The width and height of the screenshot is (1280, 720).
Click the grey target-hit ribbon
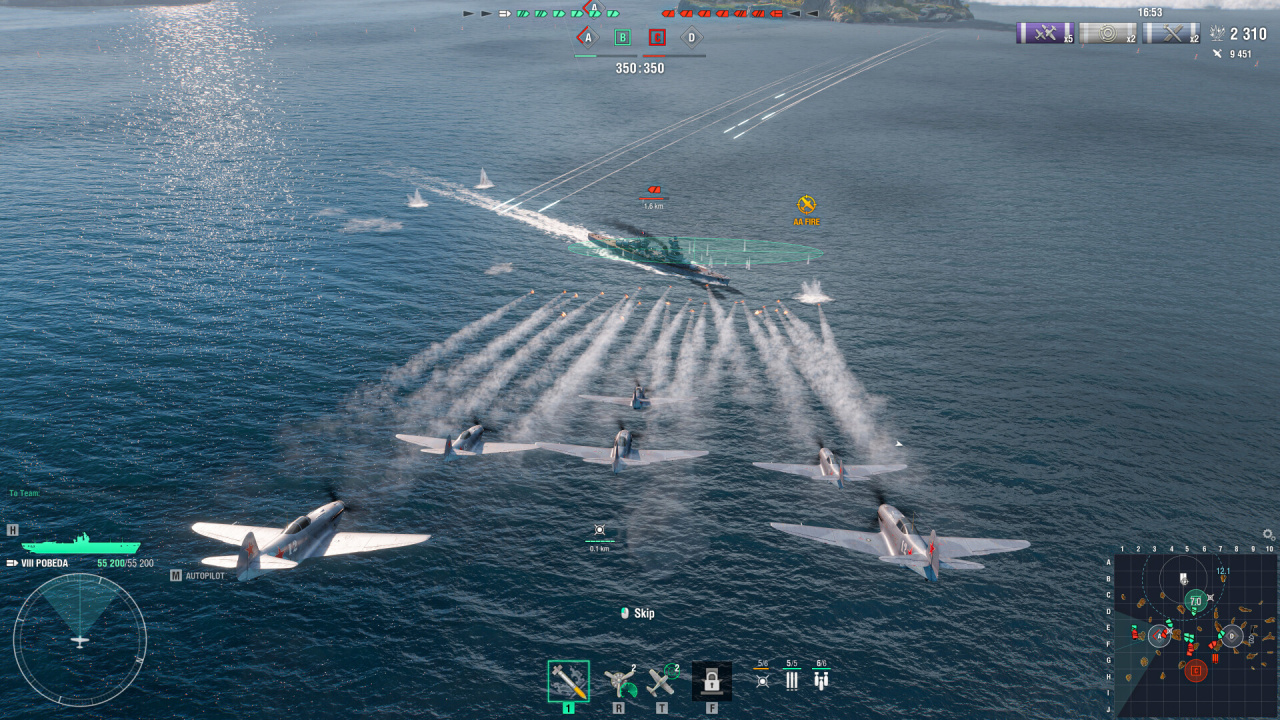(1107, 33)
